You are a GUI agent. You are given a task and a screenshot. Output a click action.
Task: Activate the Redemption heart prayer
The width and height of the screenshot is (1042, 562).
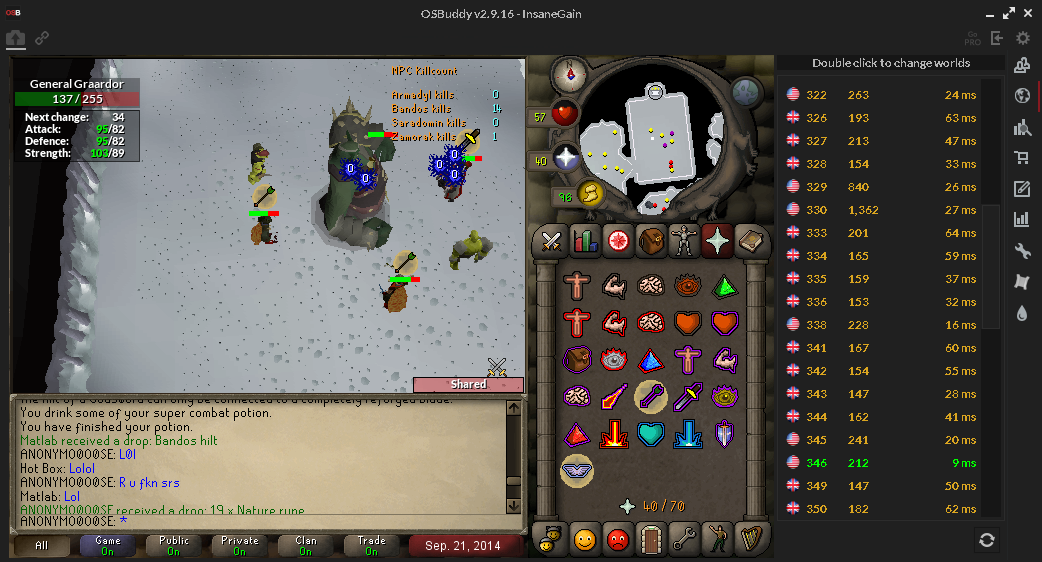[x=651, y=434]
